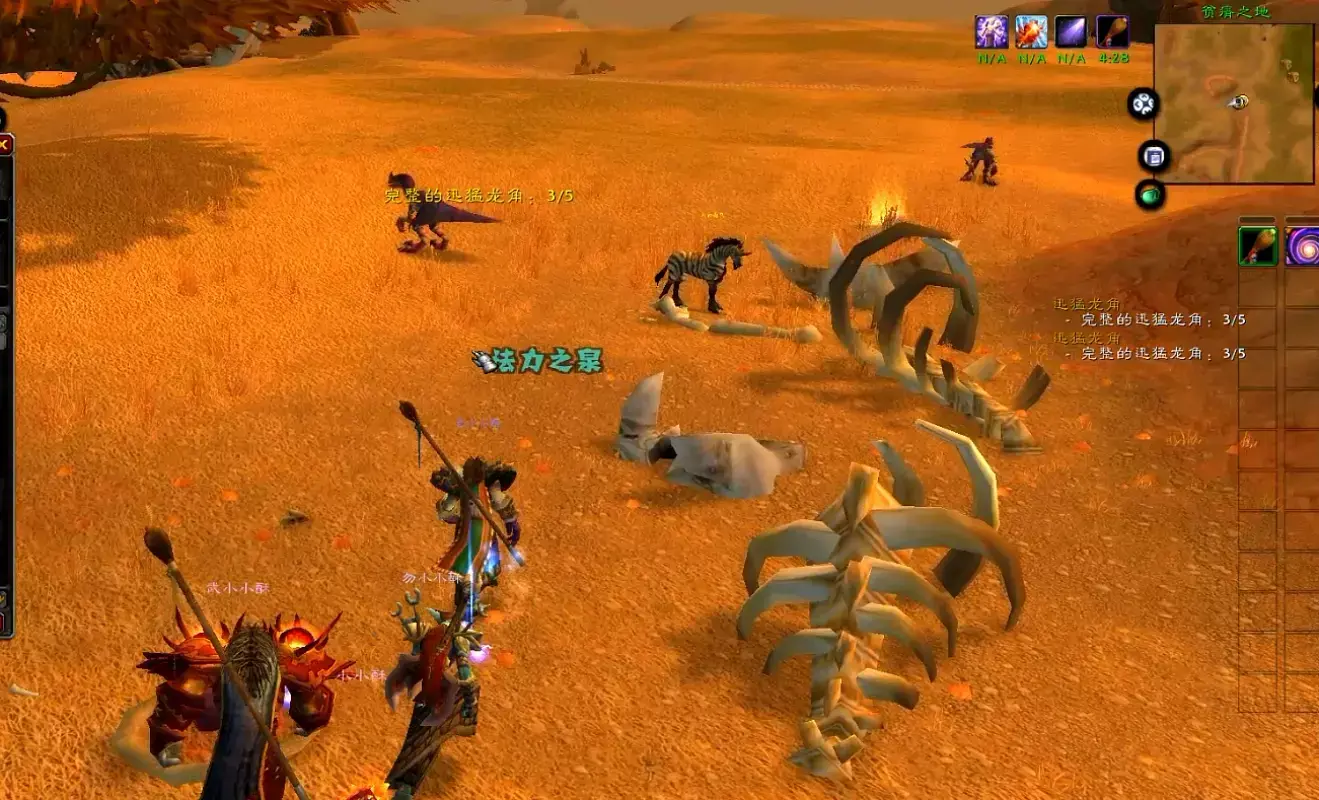Select the purple streak buff icon

pos(1071,32)
